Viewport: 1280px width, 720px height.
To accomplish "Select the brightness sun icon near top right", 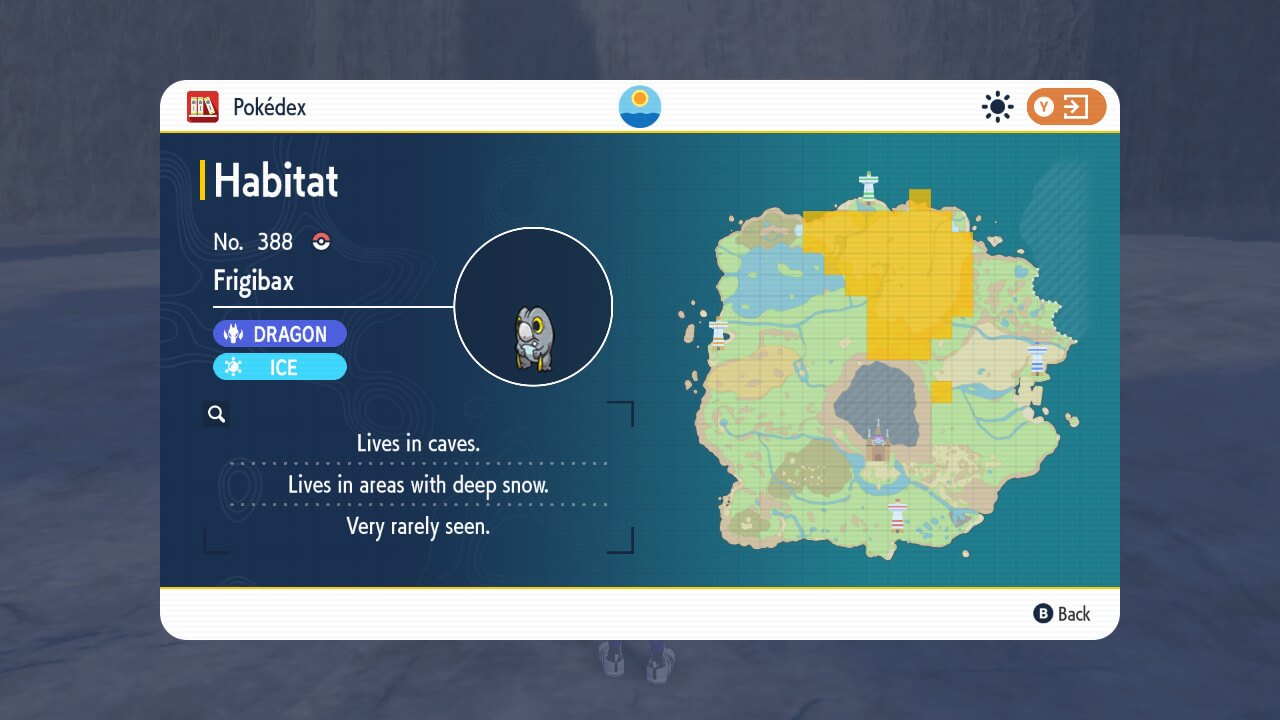I will [x=997, y=107].
